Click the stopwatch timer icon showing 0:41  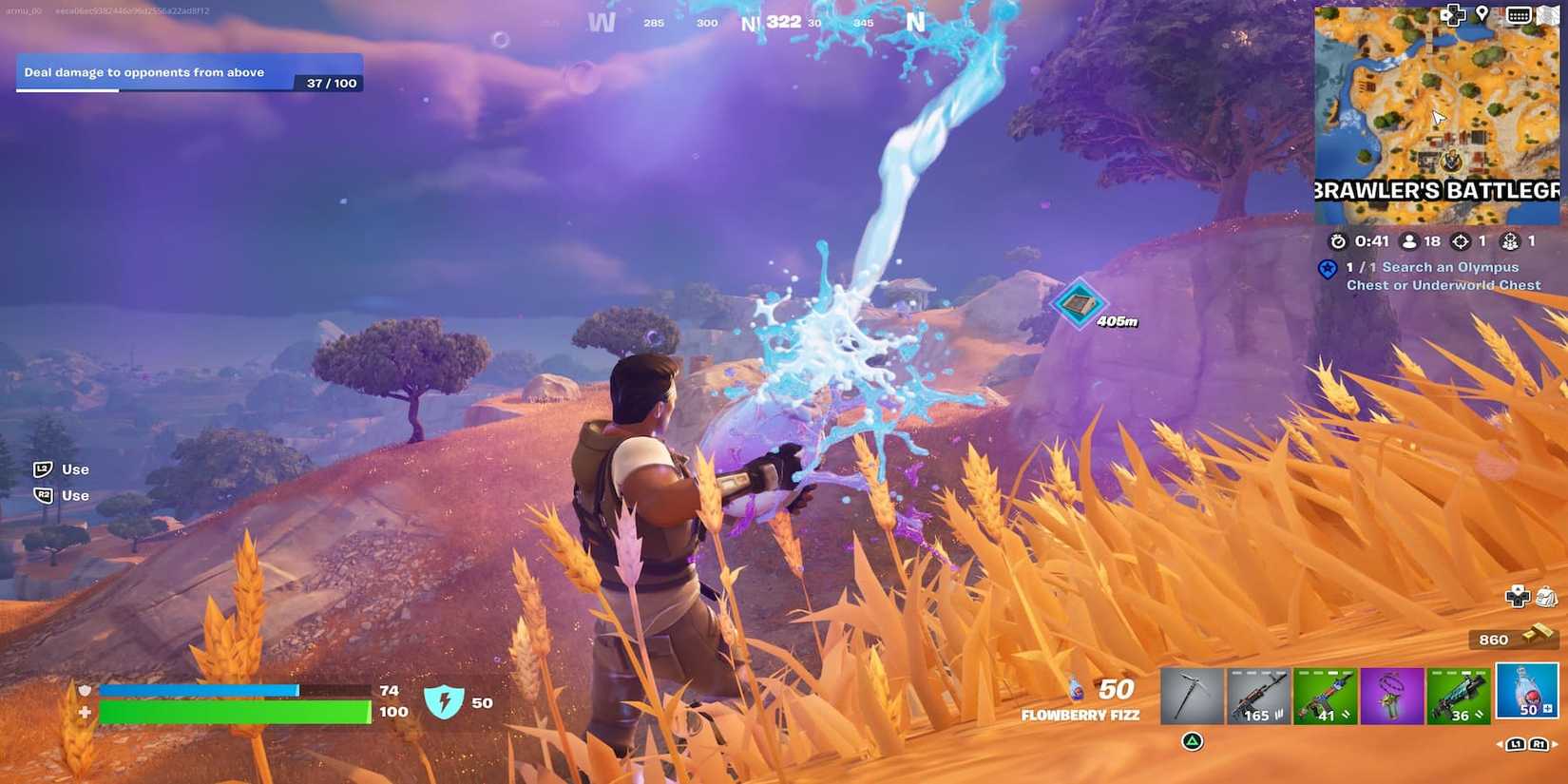coord(1339,240)
